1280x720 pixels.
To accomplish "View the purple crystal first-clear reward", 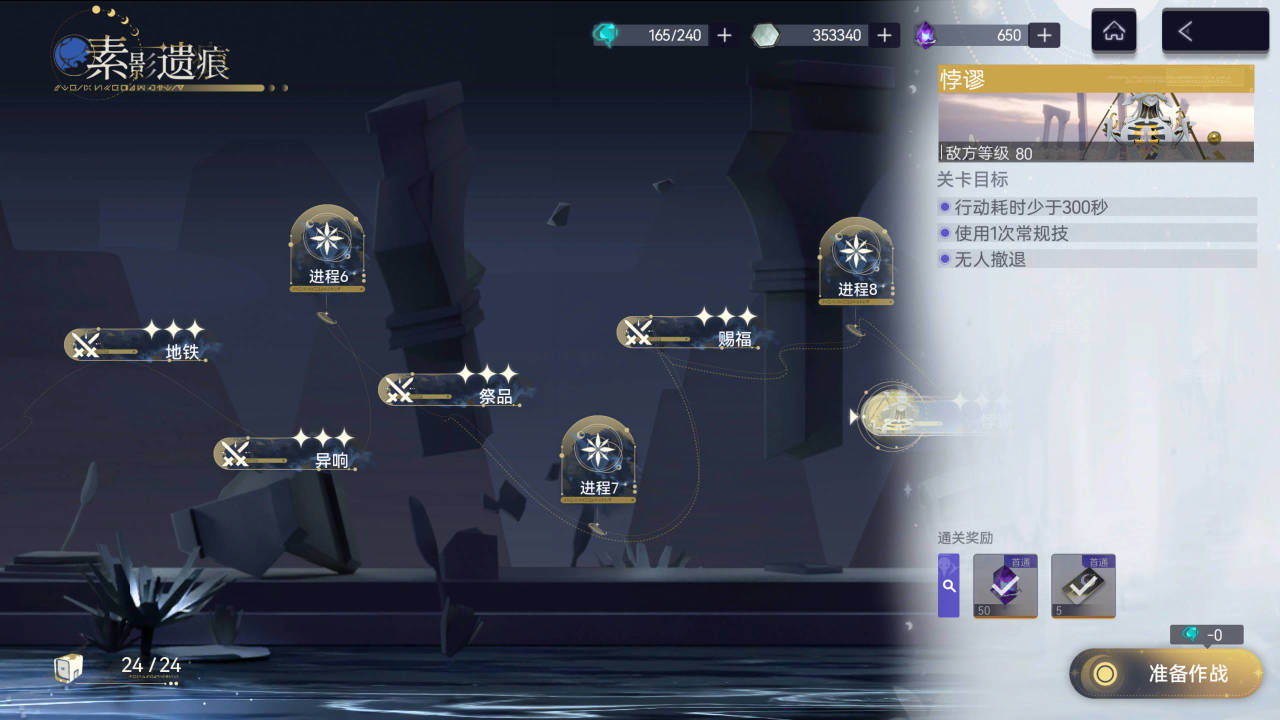I will pyautogui.click(x=1005, y=586).
